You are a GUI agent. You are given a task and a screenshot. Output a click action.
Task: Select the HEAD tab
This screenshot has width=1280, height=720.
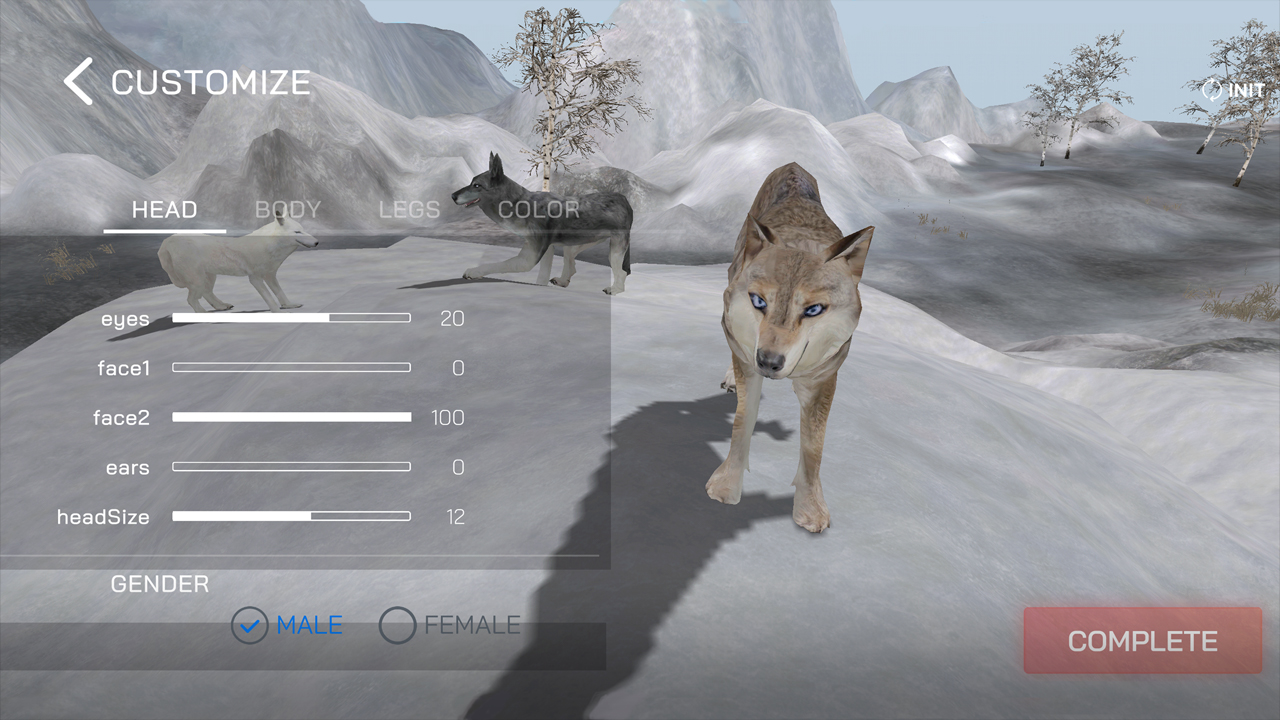(163, 210)
